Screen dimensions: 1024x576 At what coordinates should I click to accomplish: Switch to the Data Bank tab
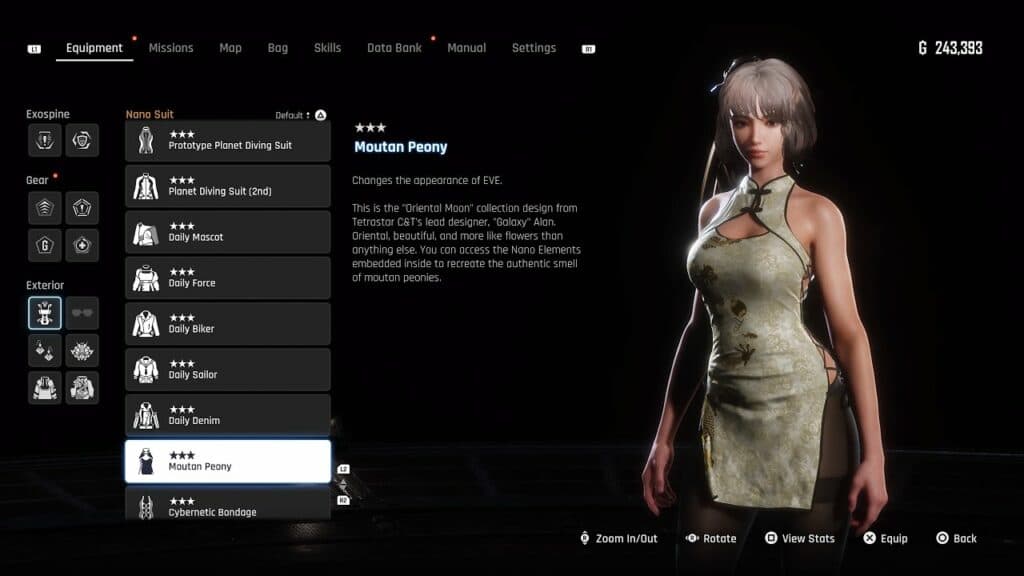(394, 48)
